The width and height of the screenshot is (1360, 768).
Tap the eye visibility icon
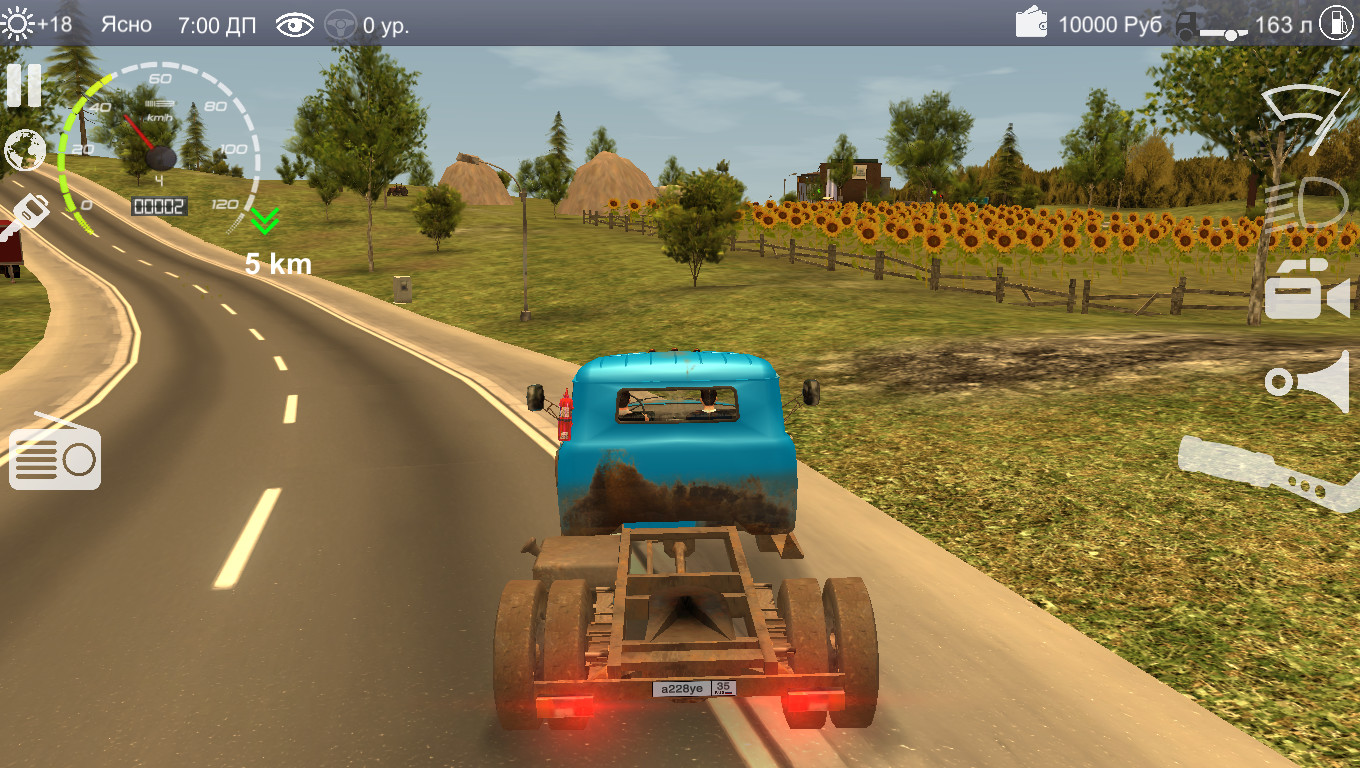[295, 25]
